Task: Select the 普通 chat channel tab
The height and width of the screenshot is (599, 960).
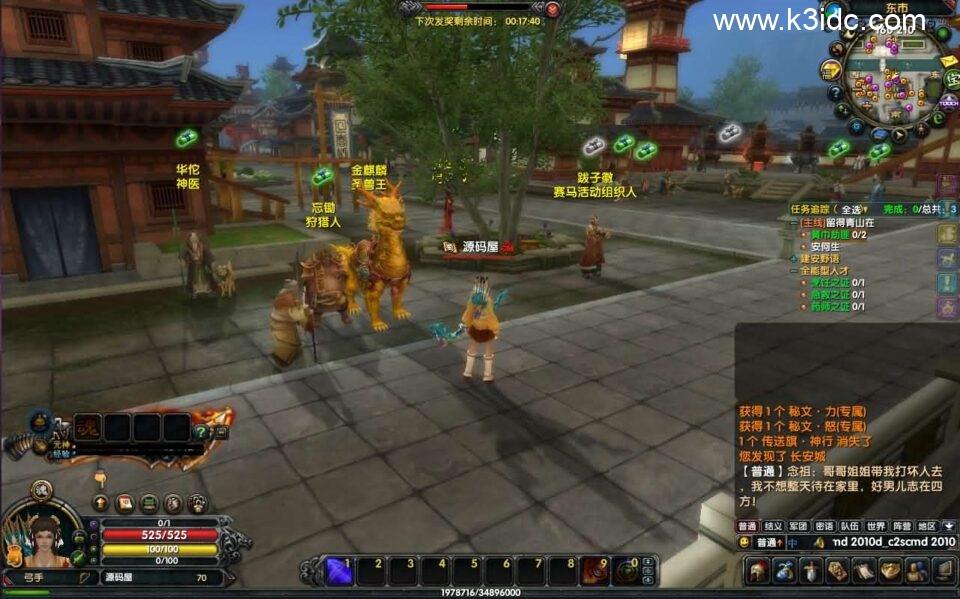Action: pyautogui.click(x=748, y=526)
